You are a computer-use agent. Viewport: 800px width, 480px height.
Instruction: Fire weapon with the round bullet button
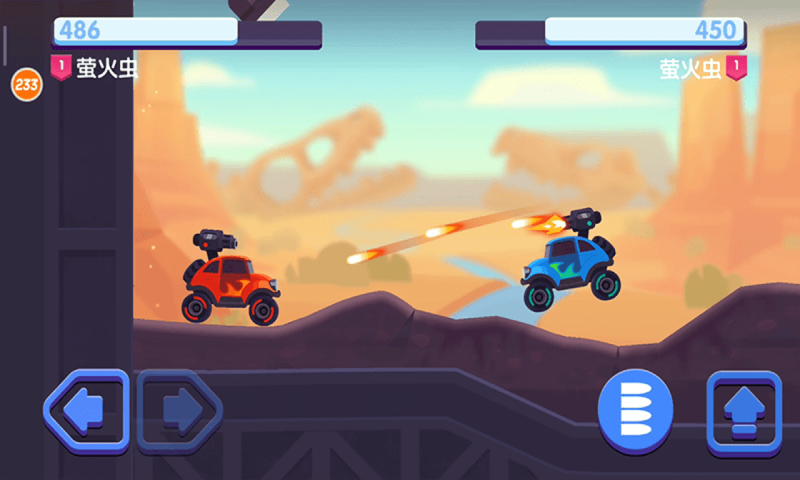coord(635,409)
